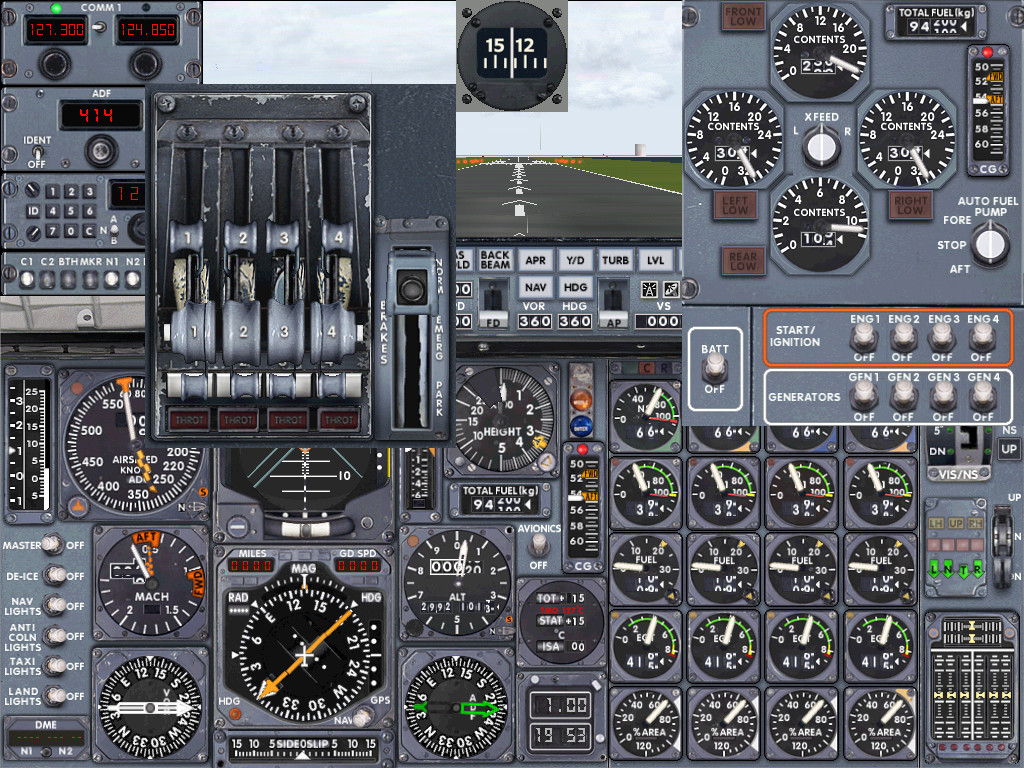Toggle the FD flight director switch

click(x=492, y=300)
